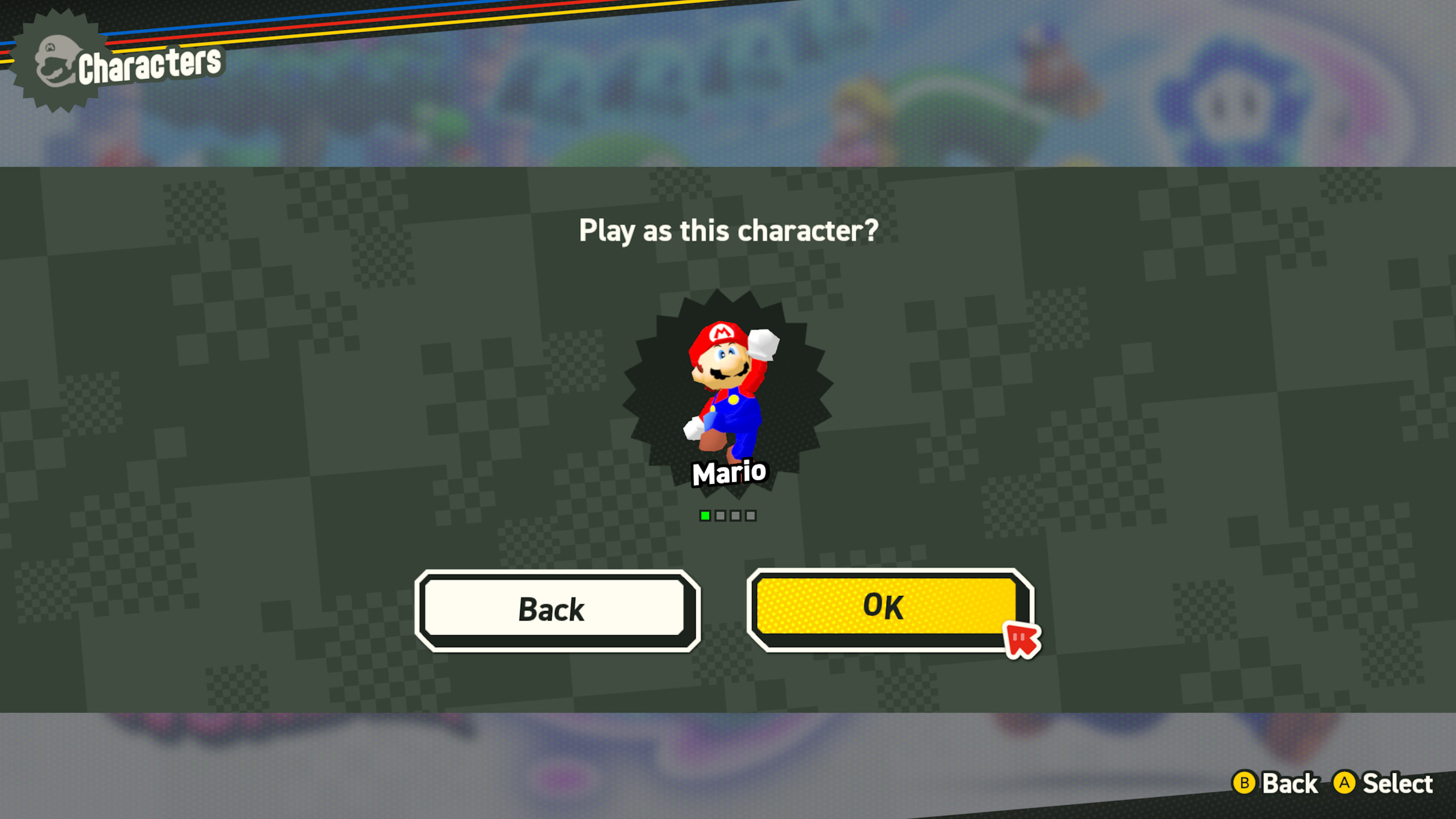Image resolution: width=1456 pixels, height=819 pixels.
Task: Select Mario's raised white glove
Action: click(763, 343)
